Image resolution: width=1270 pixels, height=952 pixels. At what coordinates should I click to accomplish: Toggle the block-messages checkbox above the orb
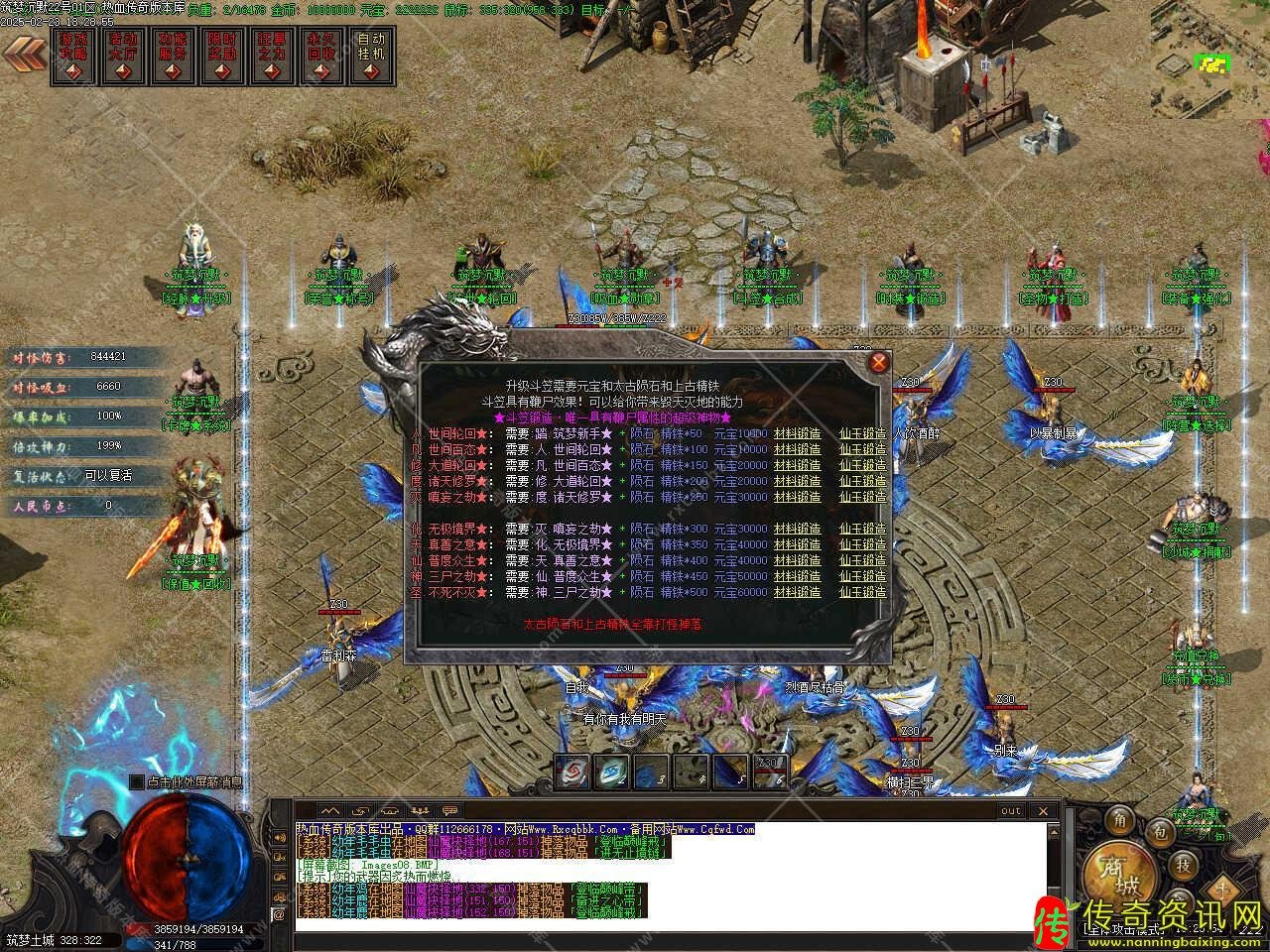point(136,782)
